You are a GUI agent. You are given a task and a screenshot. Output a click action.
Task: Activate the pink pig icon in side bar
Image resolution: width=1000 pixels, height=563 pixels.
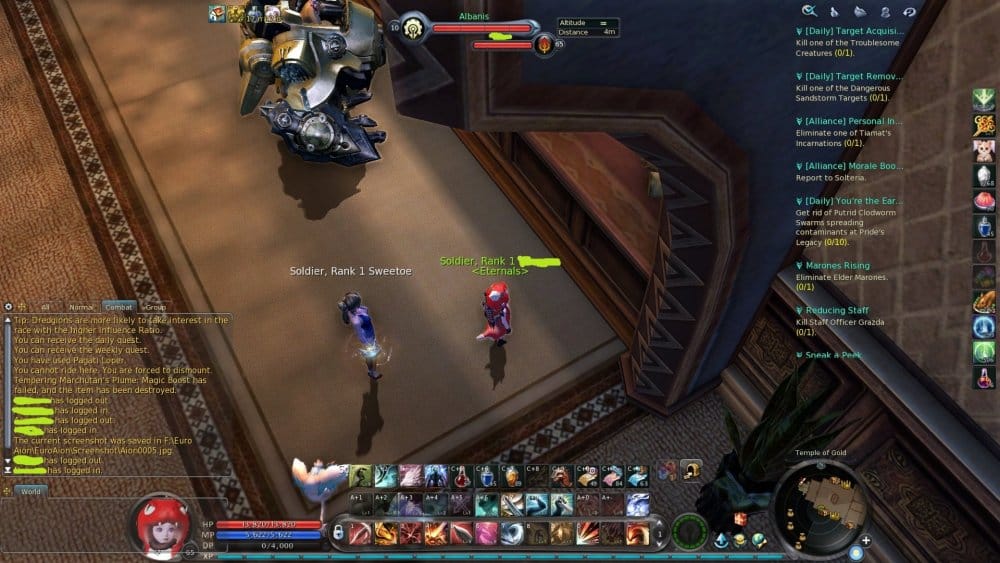tap(984, 150)
